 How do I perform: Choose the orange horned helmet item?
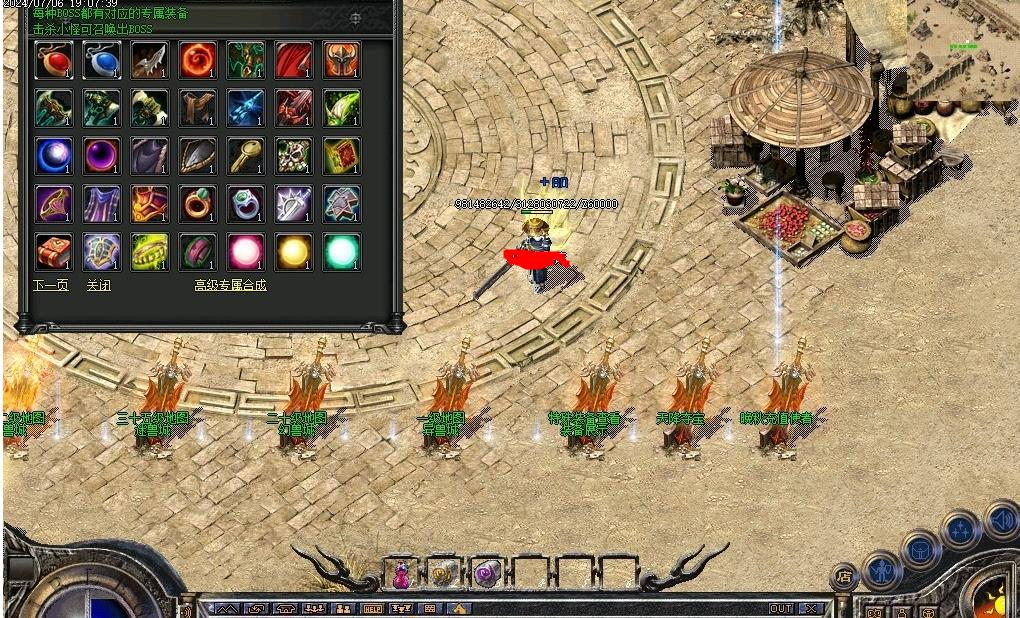click(x=342, y=60)
